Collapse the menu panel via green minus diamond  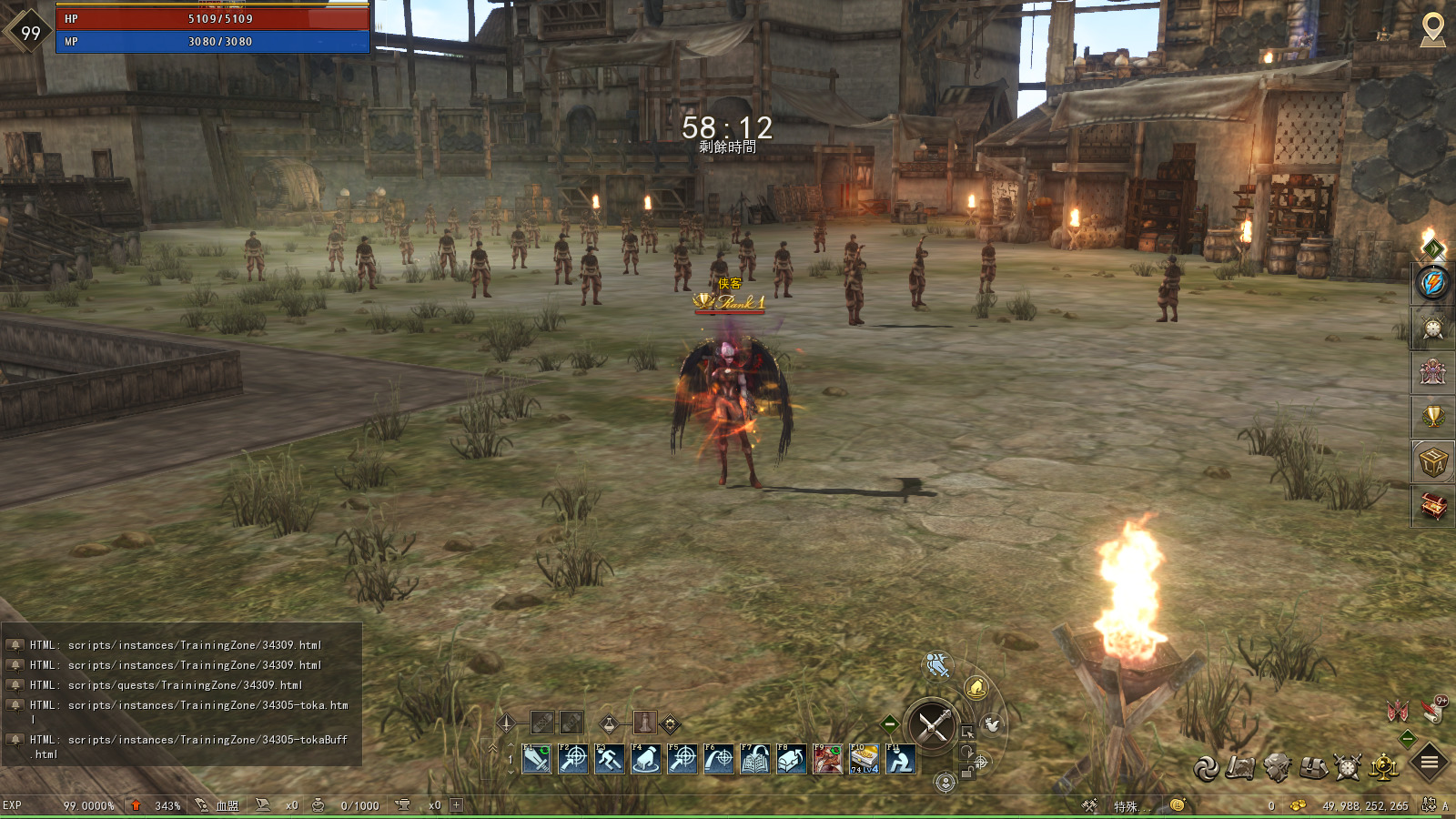pyautogui.click(x=1409, y=739)
